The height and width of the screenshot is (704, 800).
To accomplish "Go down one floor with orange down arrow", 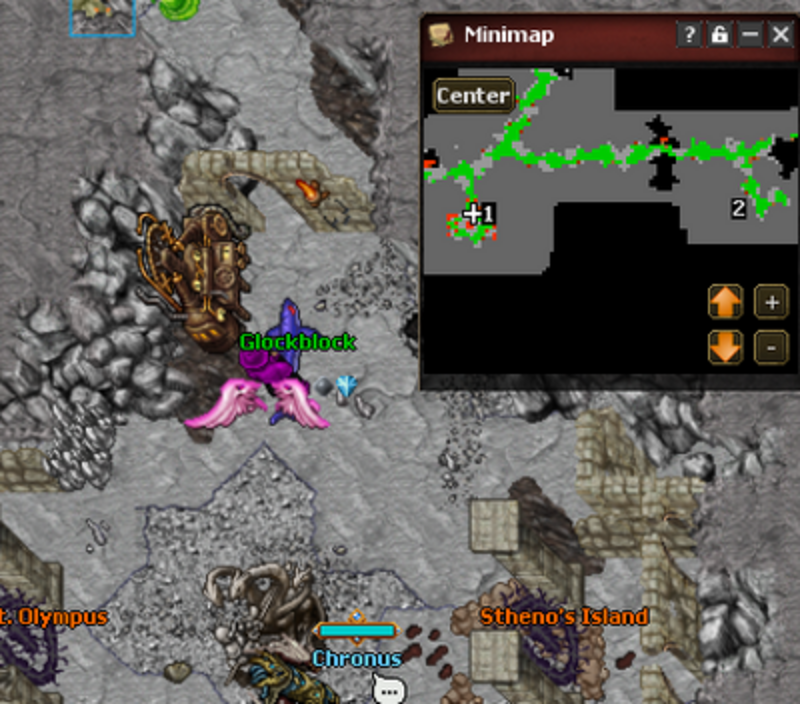I will click(725, 347).
